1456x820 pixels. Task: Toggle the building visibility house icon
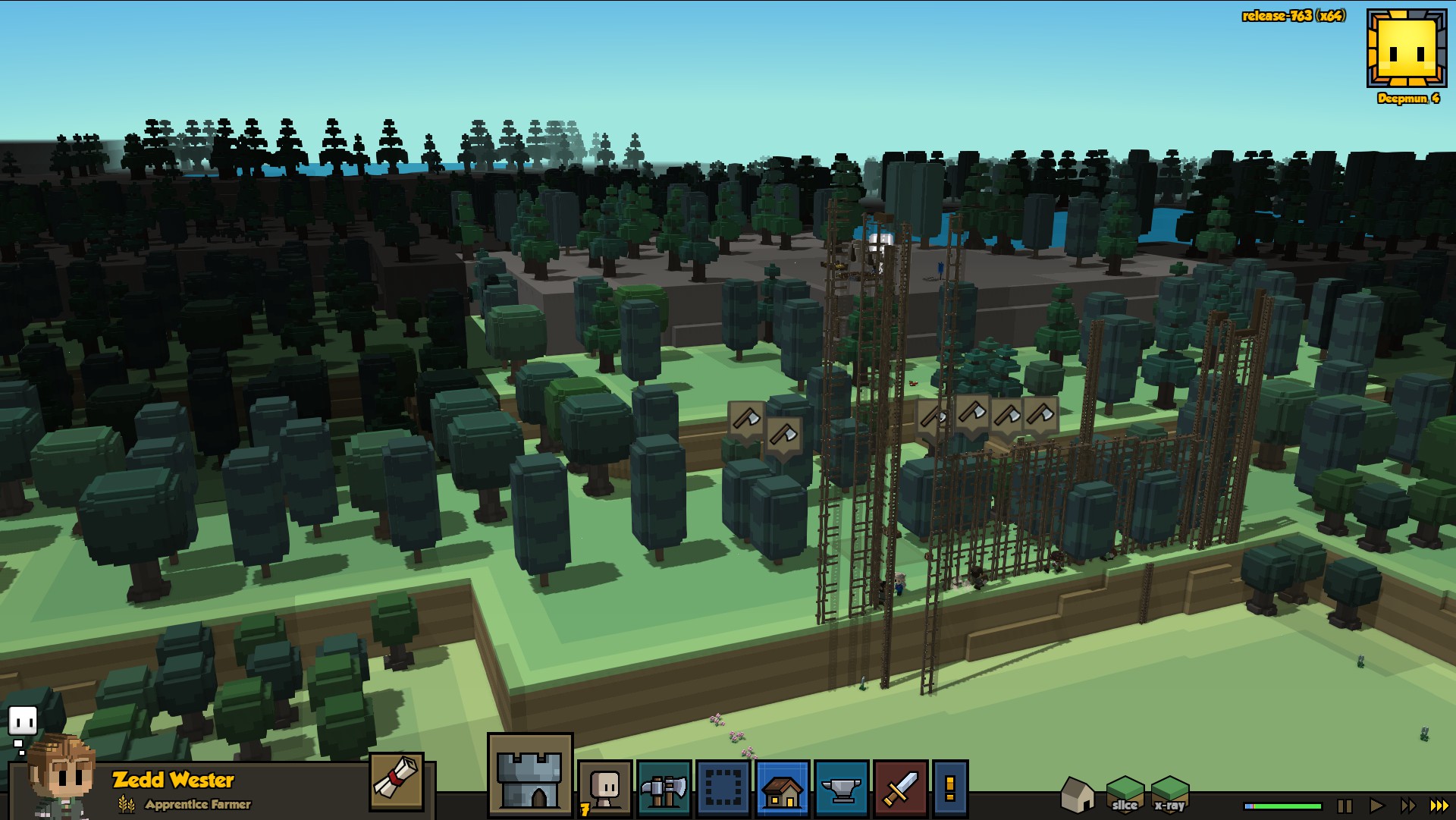click(x=1077, y=794)
